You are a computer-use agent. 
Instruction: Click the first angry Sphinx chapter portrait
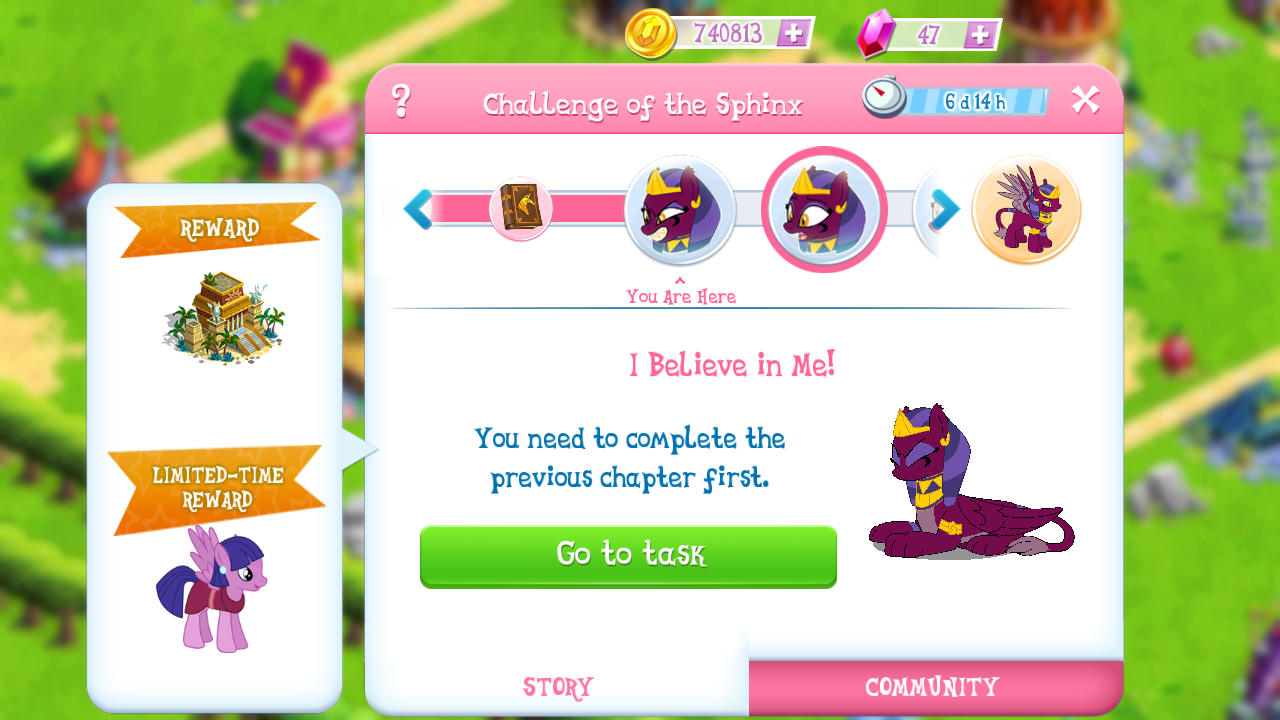coord(681,210)
